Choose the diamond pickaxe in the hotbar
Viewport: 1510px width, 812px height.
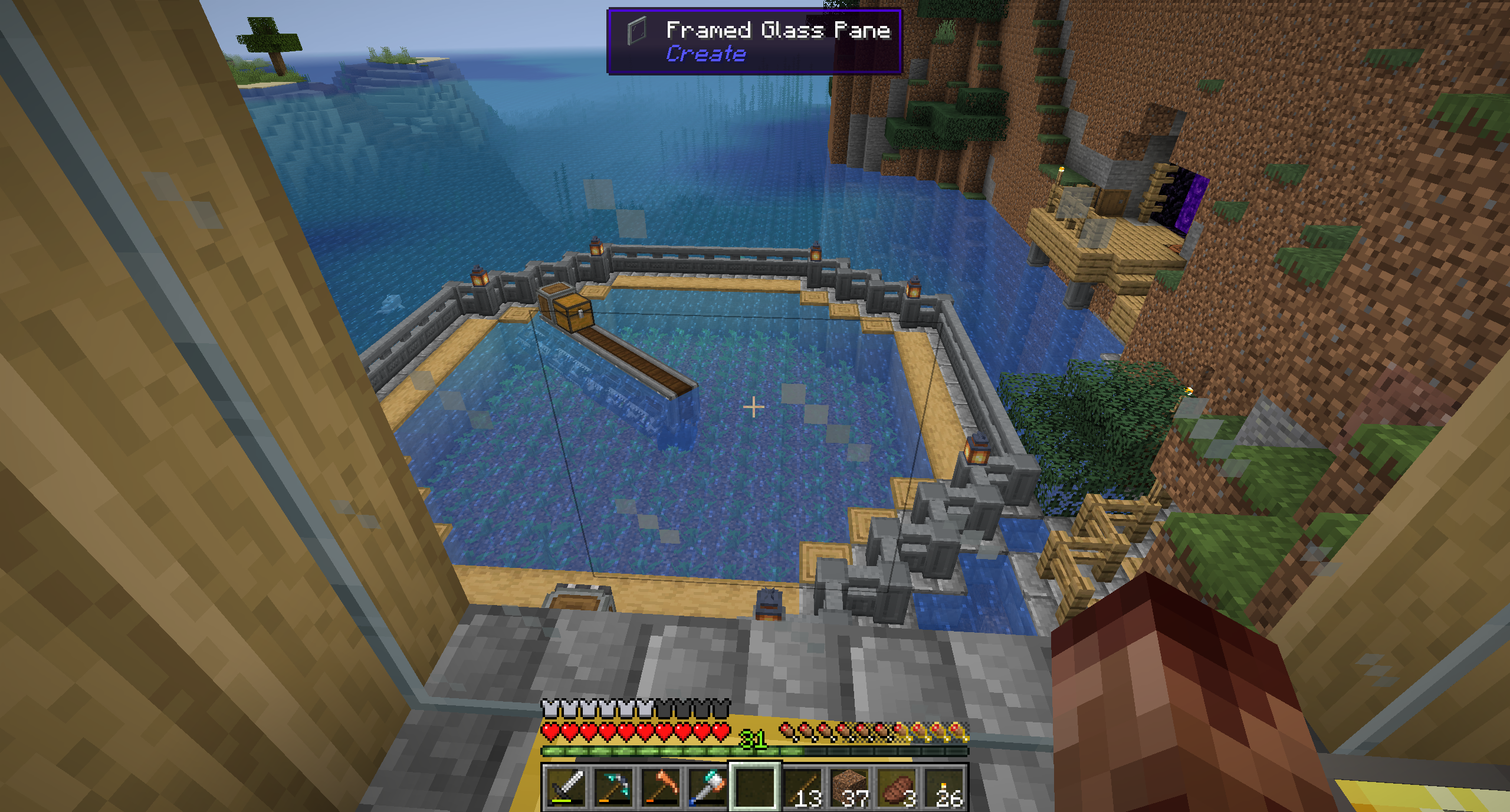[613, 787]
